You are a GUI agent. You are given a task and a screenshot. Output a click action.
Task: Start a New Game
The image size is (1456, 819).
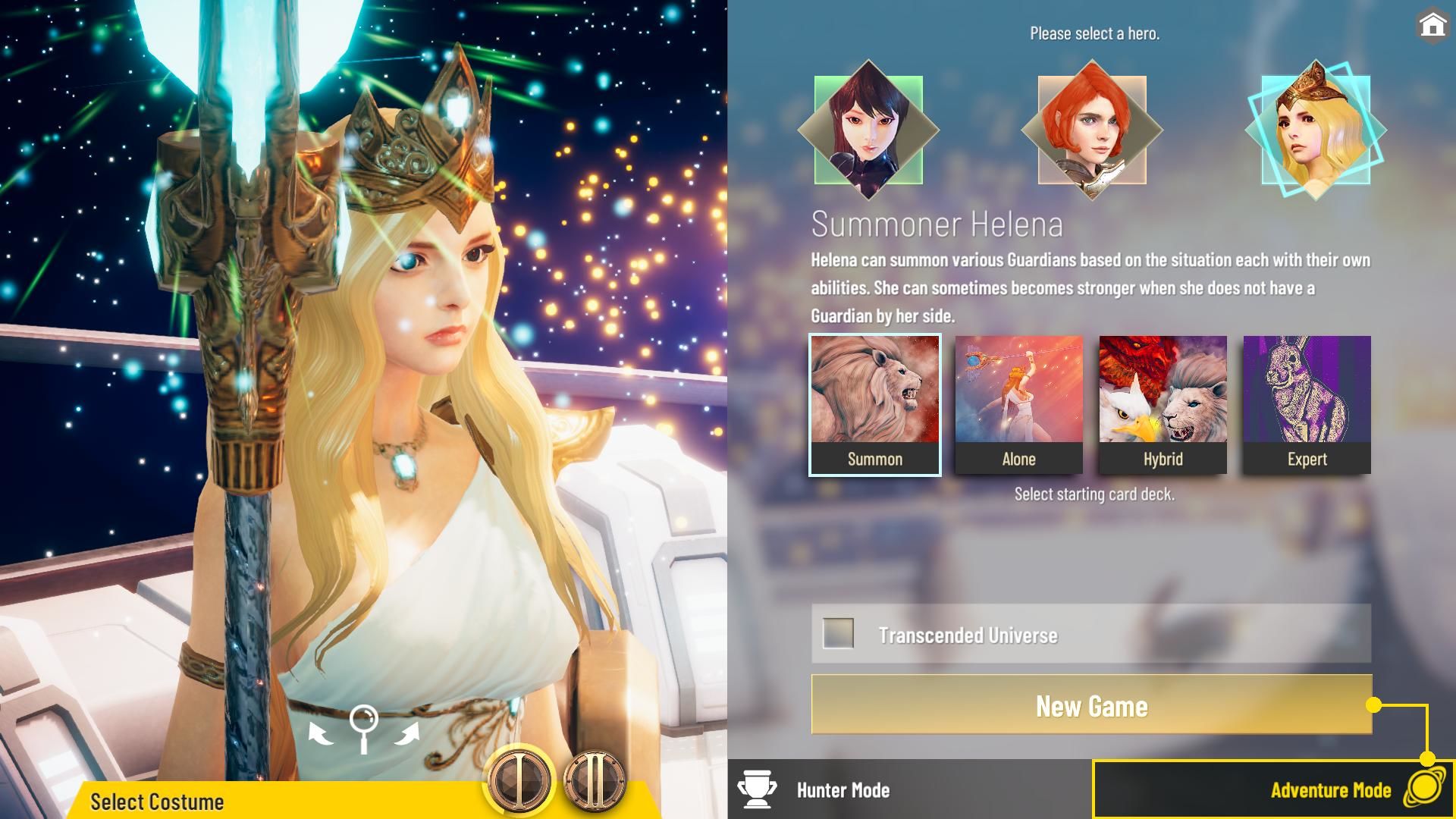[x=1091, y=705]
